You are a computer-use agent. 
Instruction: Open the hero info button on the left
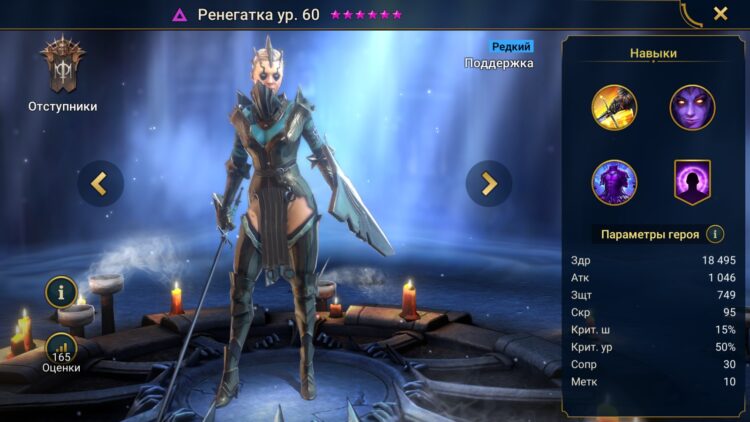pos(62,292)
